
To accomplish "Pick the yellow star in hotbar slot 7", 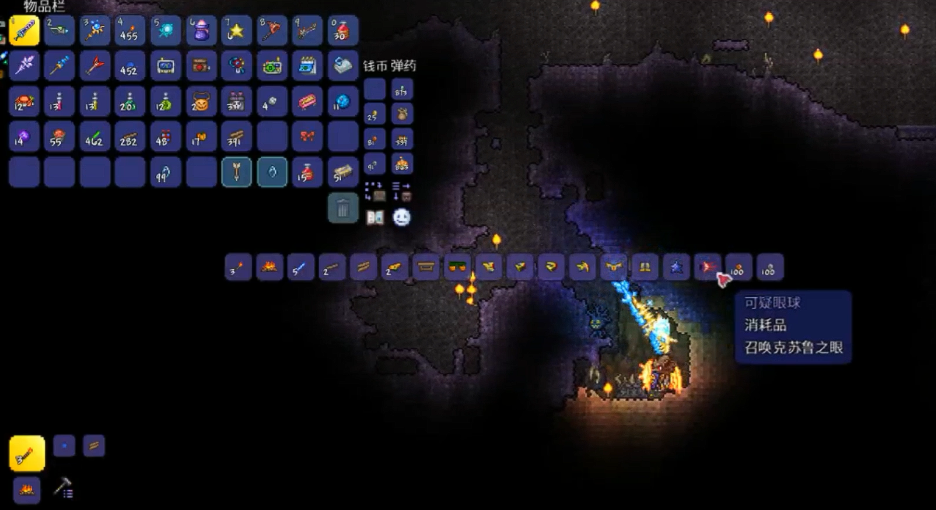I will [x=237, y=31].
